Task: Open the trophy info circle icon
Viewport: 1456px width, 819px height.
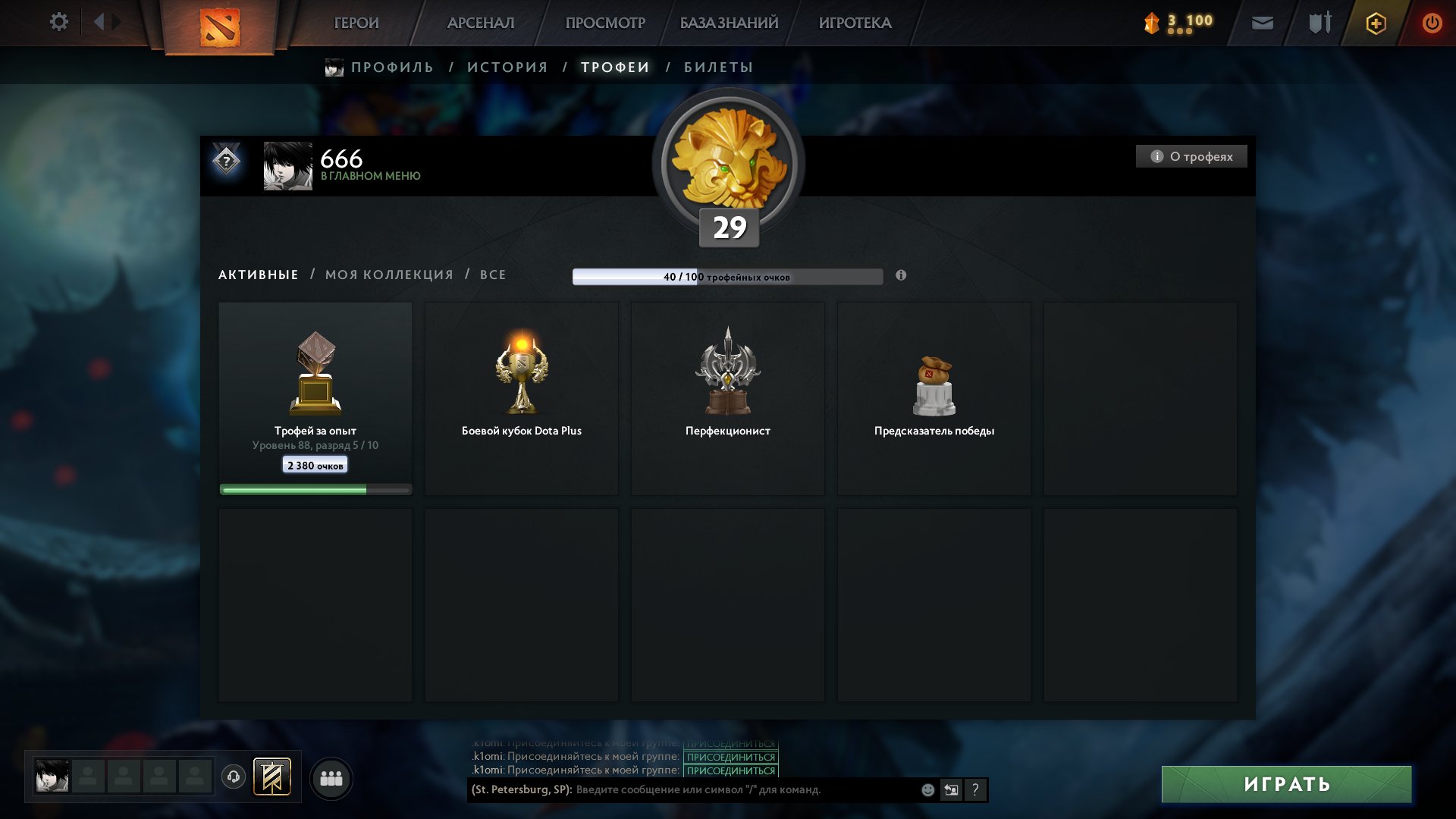Action: (x=901, y=276)
